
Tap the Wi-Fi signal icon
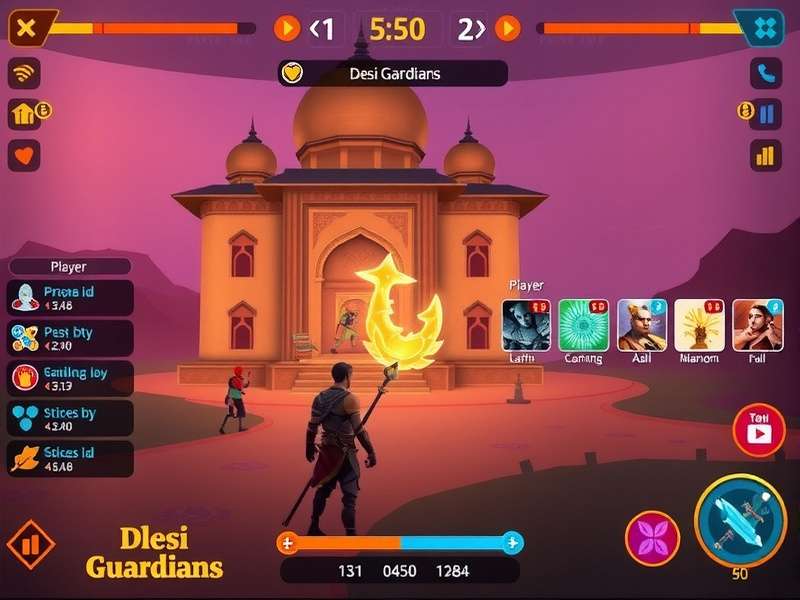coord(24,73)
